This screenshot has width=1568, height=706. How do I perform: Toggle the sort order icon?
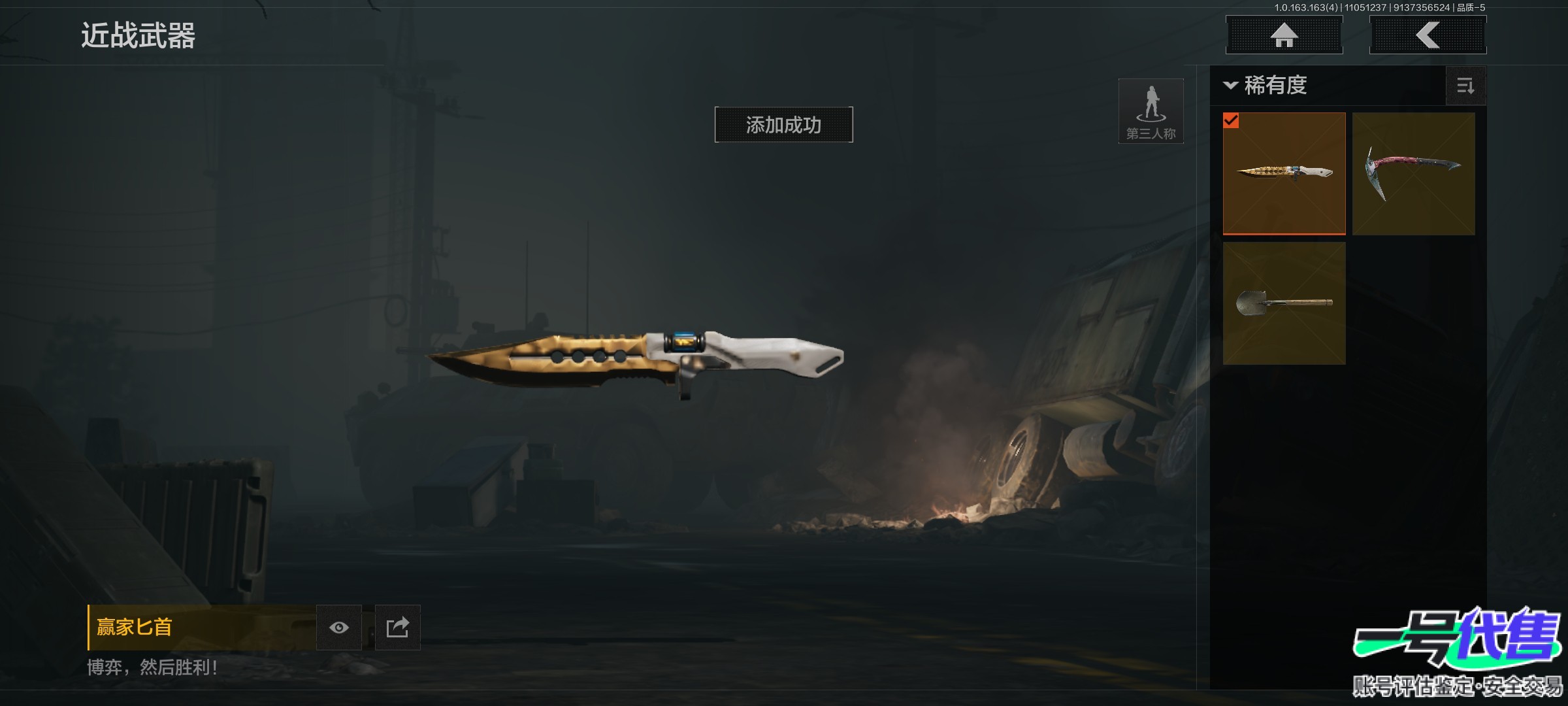[1465, 86]
